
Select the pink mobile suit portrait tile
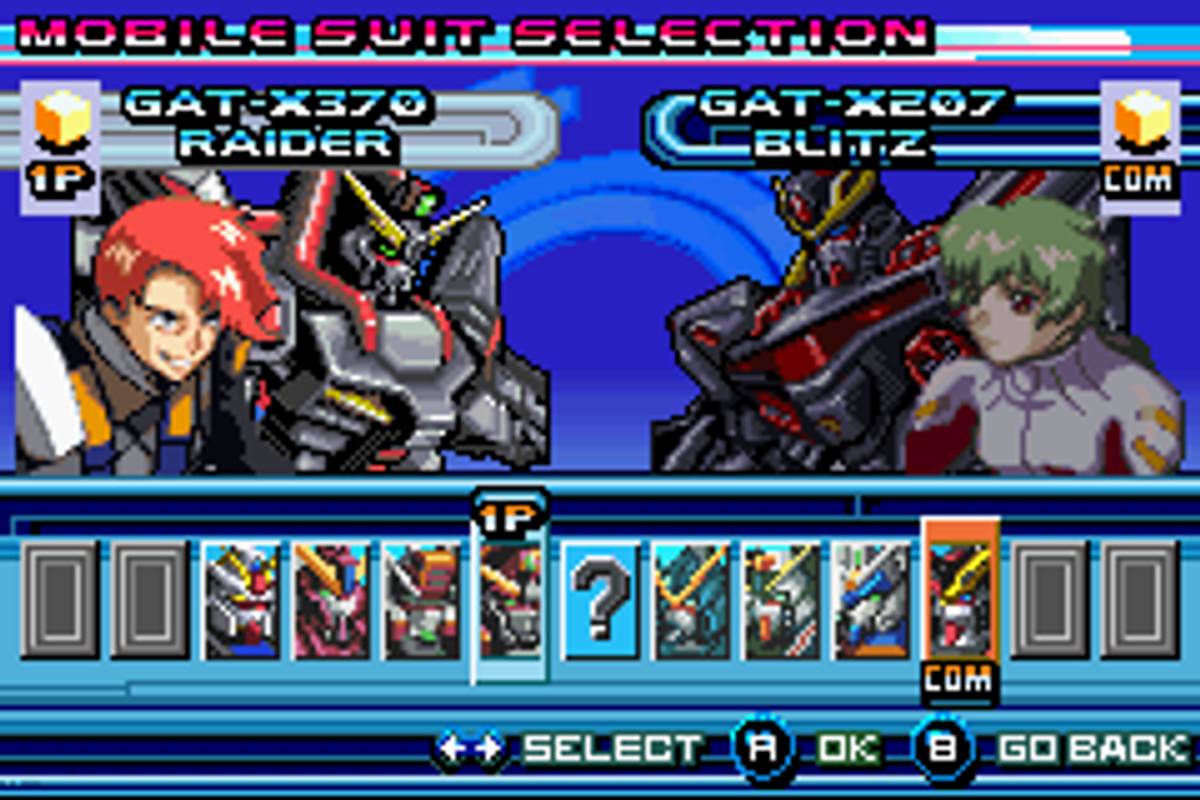click(x=331, y=600)
